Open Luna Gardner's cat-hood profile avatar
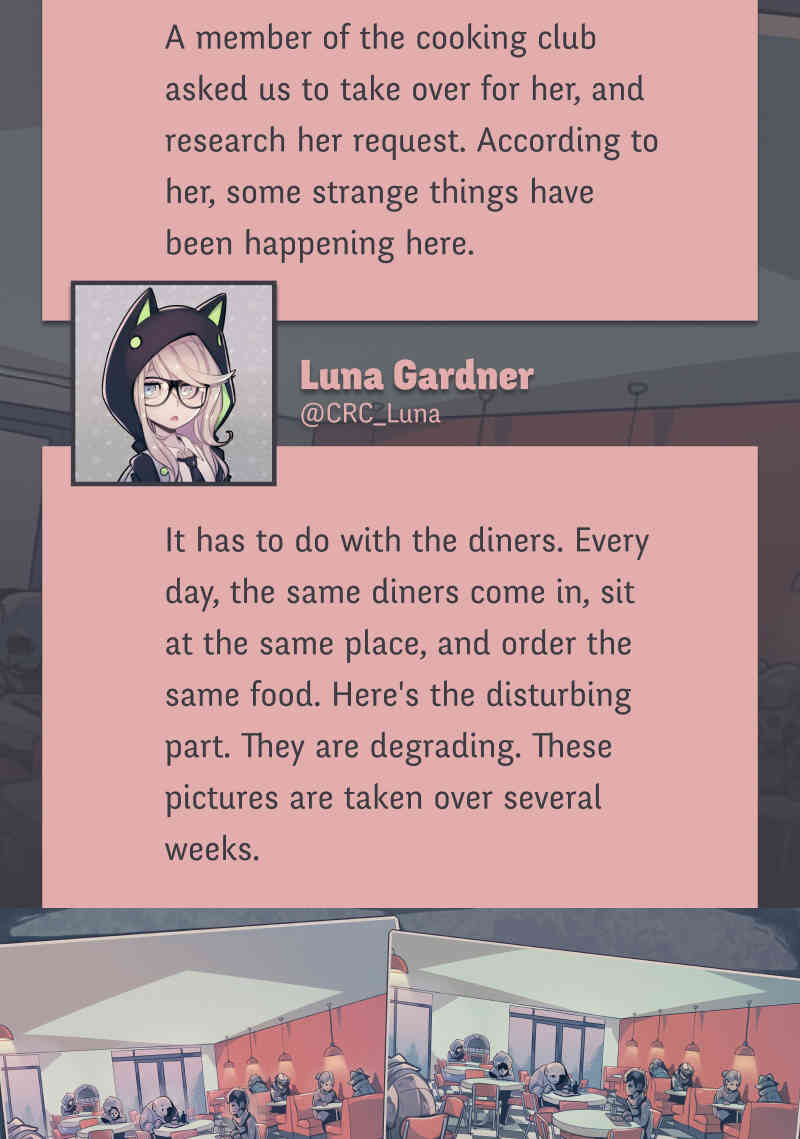The image size is (800, 1139). [173, 383]
